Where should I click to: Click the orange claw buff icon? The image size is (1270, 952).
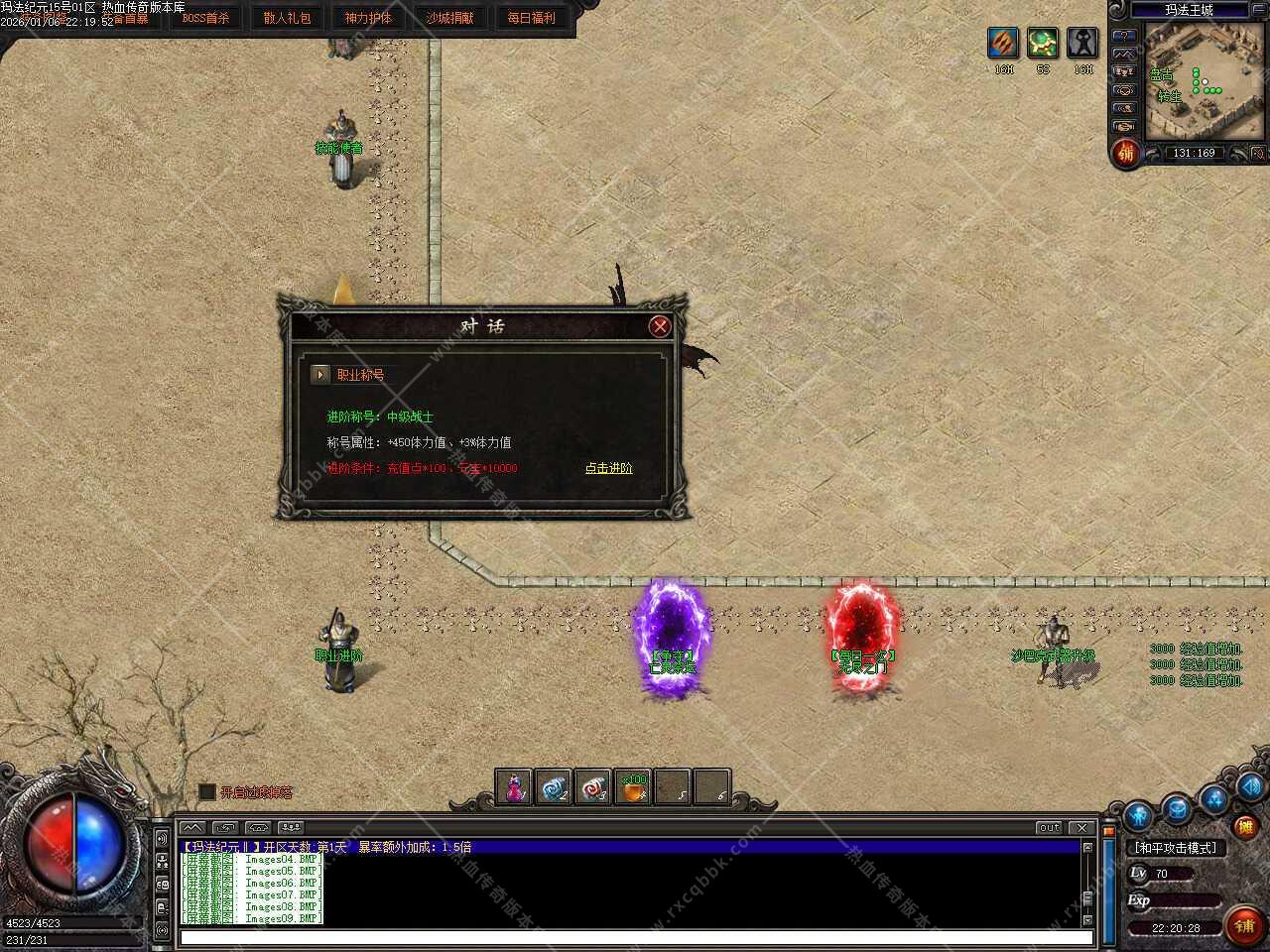(x=1003, y=43)
